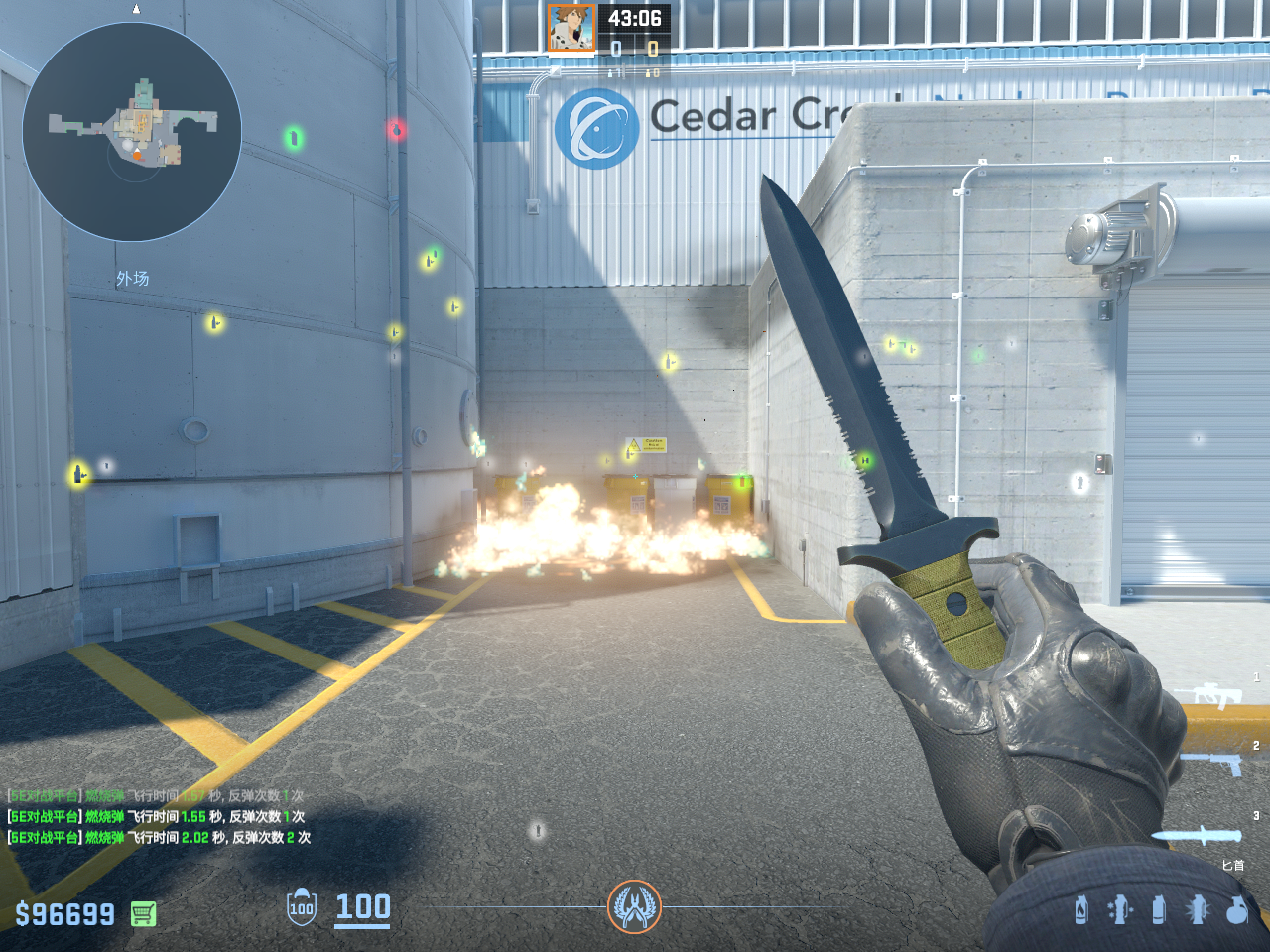Select the incendiary grenade icon
1270x952 pixels.
1081,909
